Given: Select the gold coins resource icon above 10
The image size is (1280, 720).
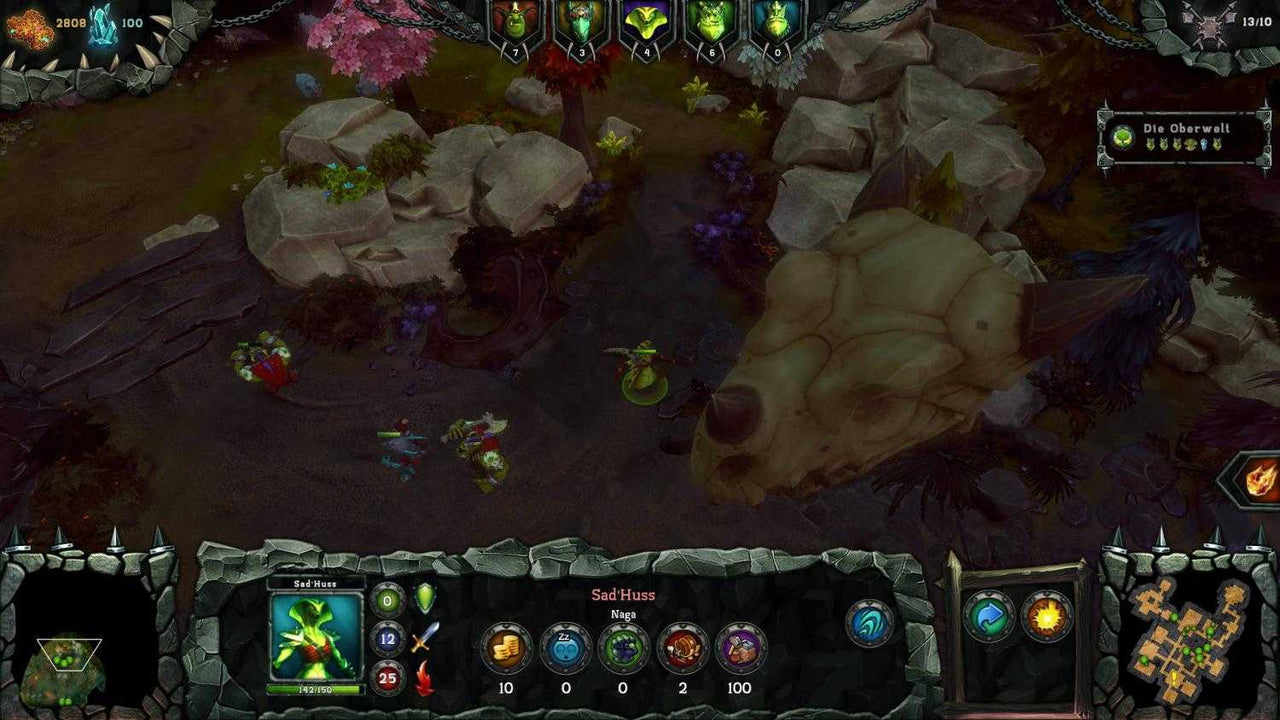Looking at the screenshot, I should (506, 647).
